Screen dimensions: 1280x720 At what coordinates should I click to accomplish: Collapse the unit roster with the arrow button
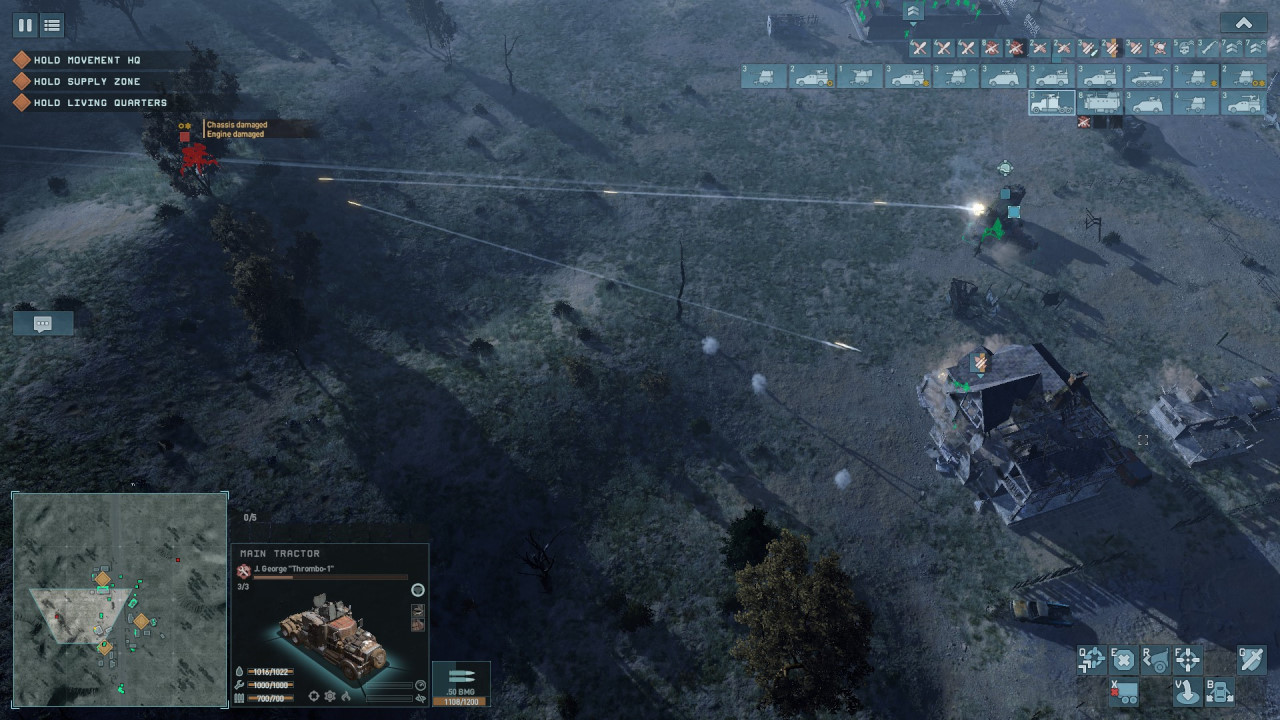[x=1243, y=23]
